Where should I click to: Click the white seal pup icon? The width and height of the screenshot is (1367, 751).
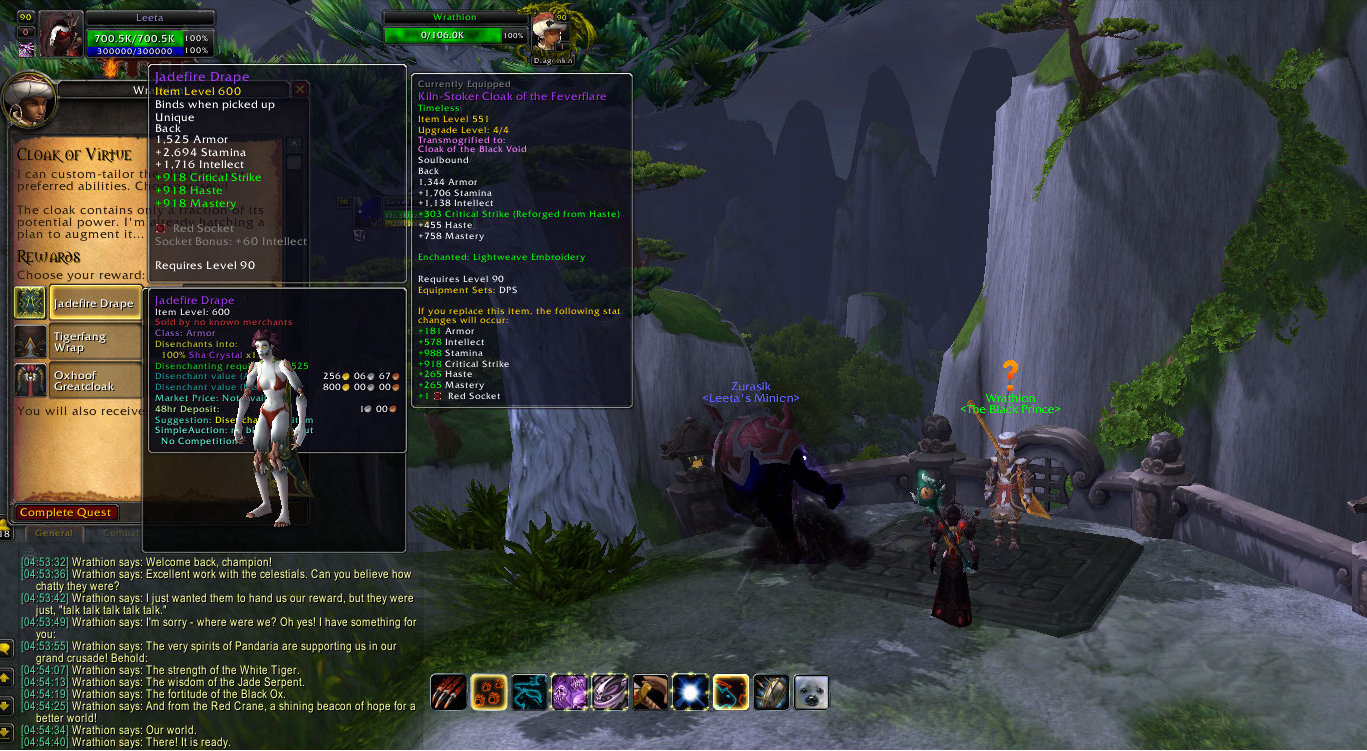[811, 692]
